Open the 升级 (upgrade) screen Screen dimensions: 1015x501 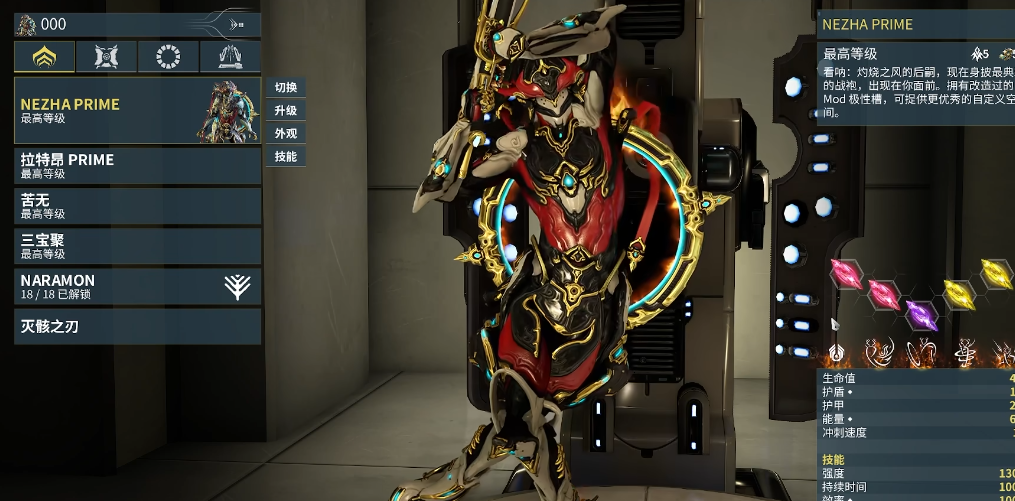point(286,110)
